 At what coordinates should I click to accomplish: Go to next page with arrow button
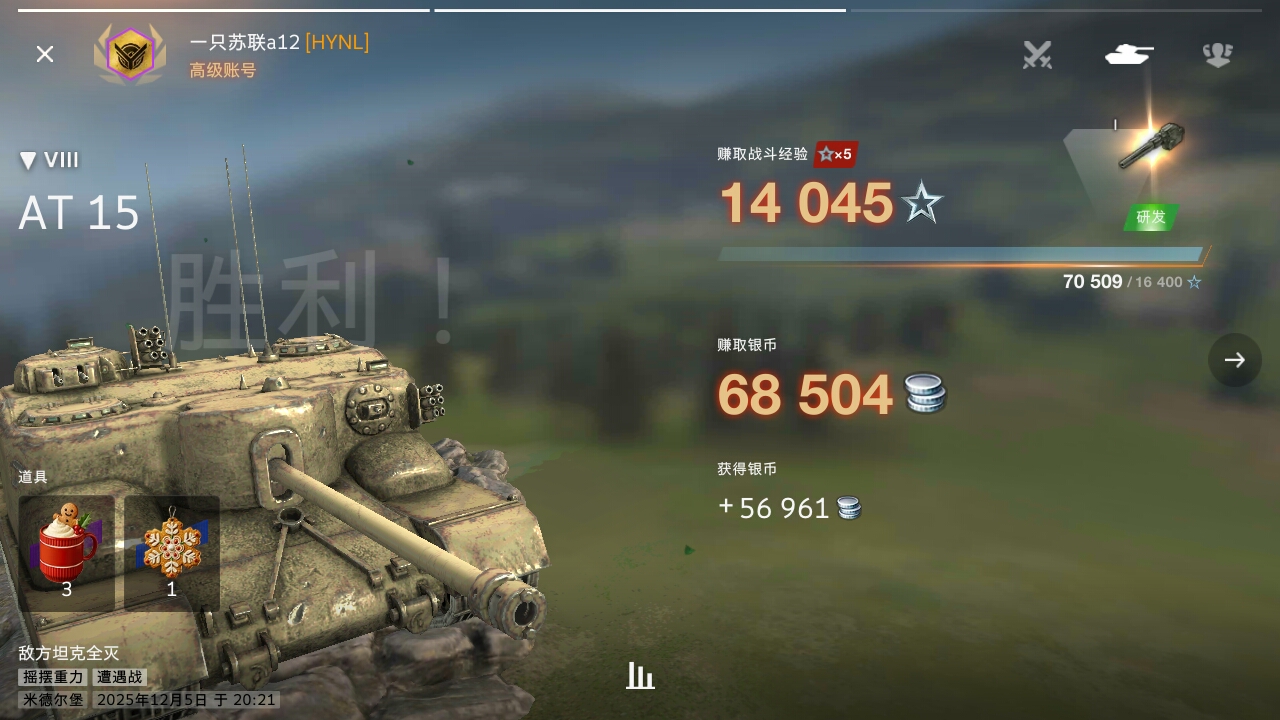(1234, 360)
